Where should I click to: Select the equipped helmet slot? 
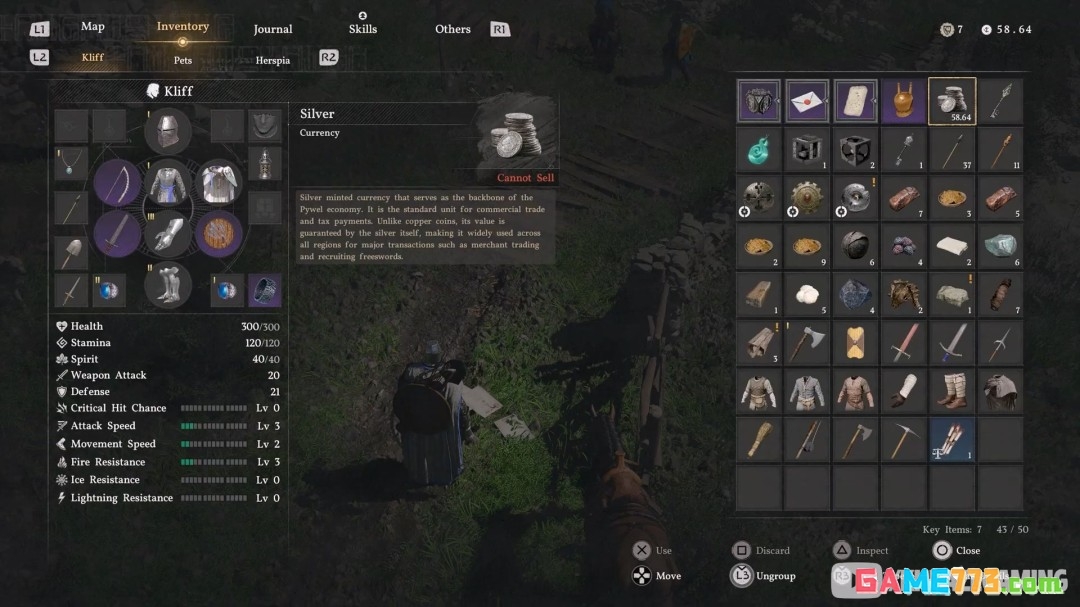pos(168,131)
